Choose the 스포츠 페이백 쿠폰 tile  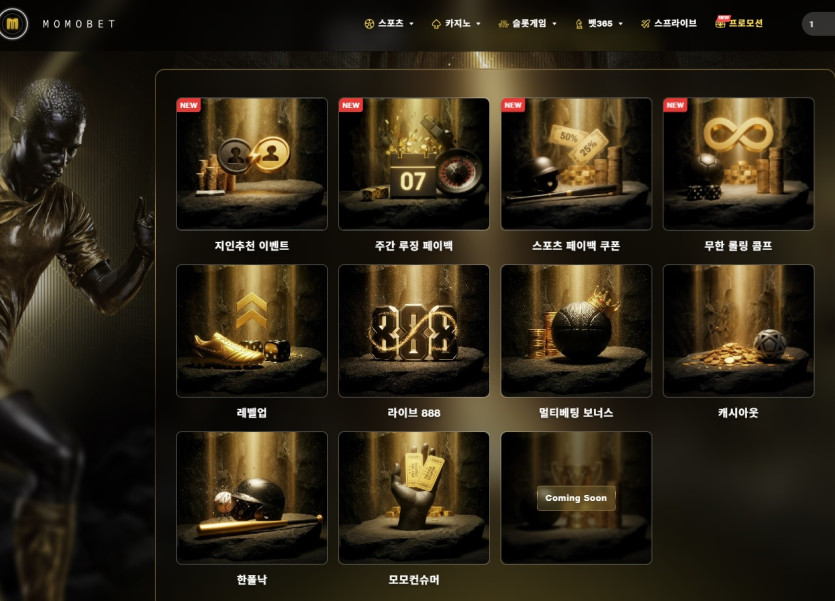tap(576, 164)
